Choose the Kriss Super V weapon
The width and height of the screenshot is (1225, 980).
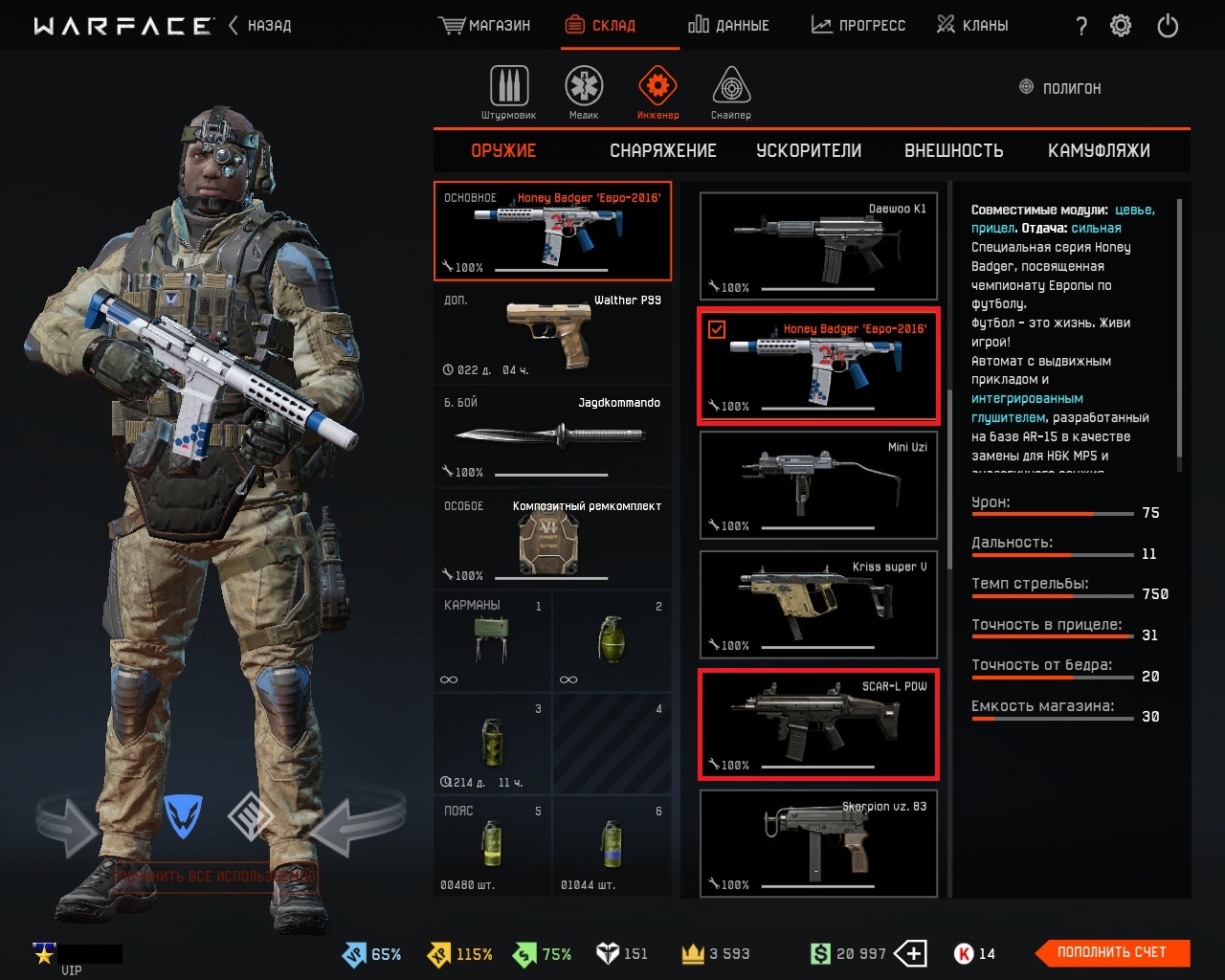point(818,605)
